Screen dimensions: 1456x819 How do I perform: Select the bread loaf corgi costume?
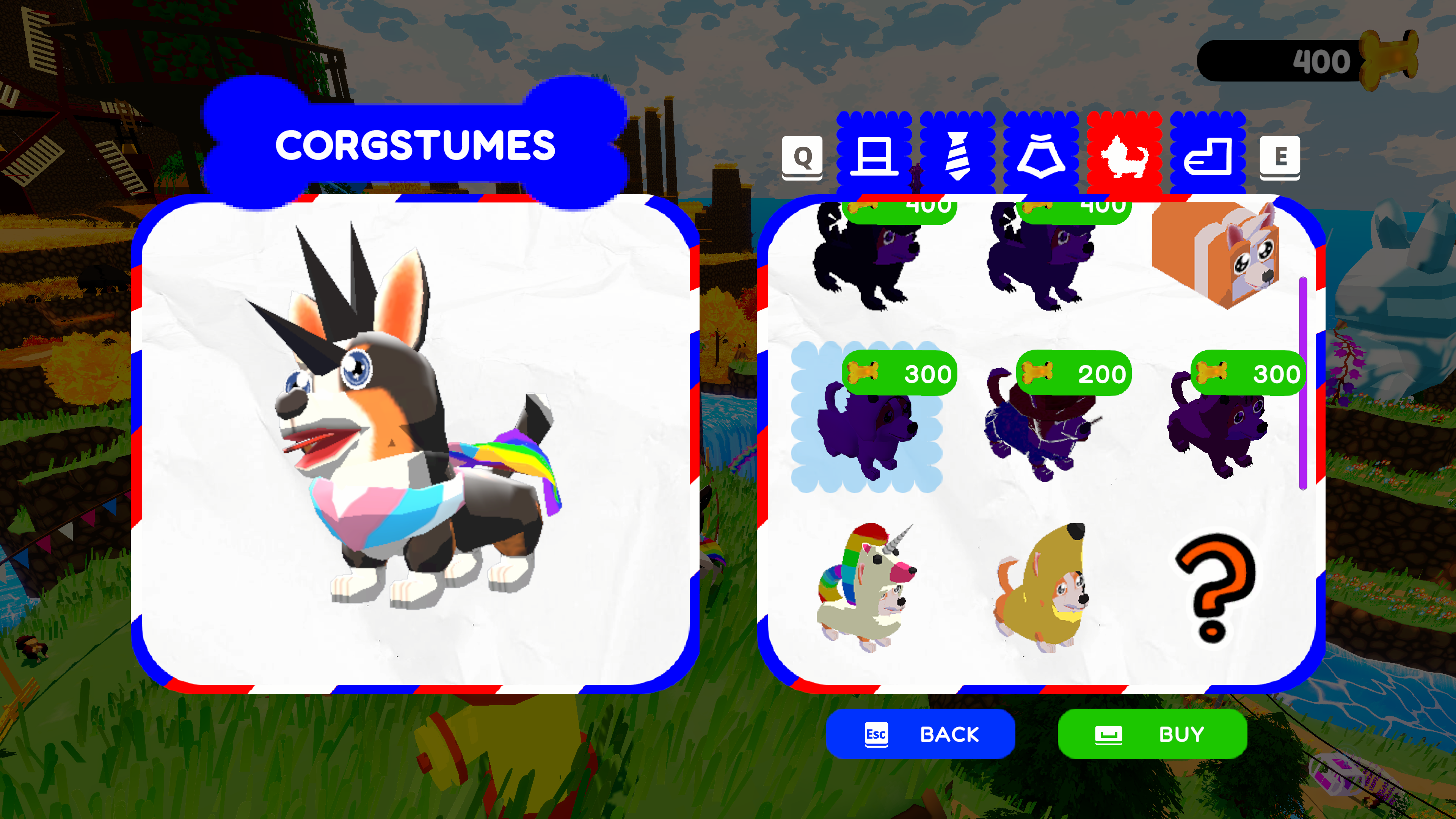pyautogui.click(x=1215, y=254)
